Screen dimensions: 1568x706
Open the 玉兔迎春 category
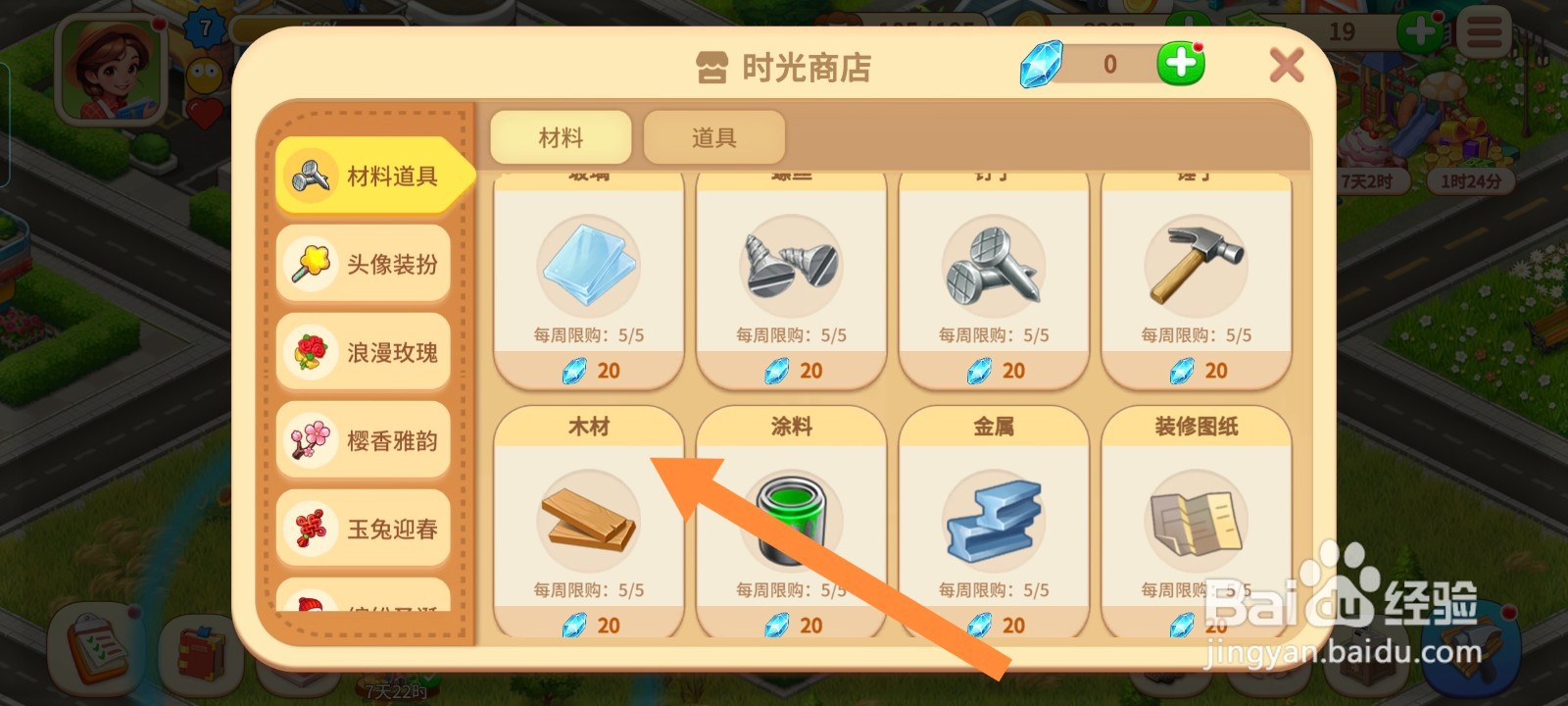[363, 528]
